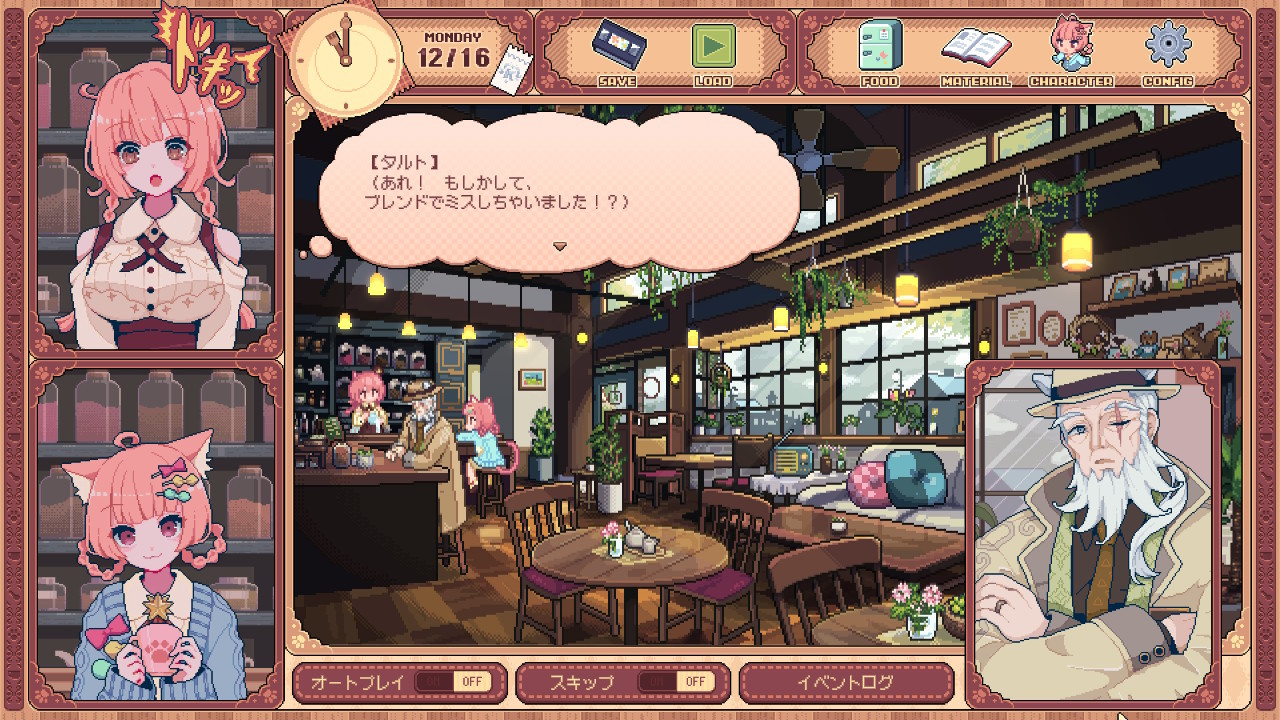Open the Save menu
The image size is (1280, 720).
[615, 52]
